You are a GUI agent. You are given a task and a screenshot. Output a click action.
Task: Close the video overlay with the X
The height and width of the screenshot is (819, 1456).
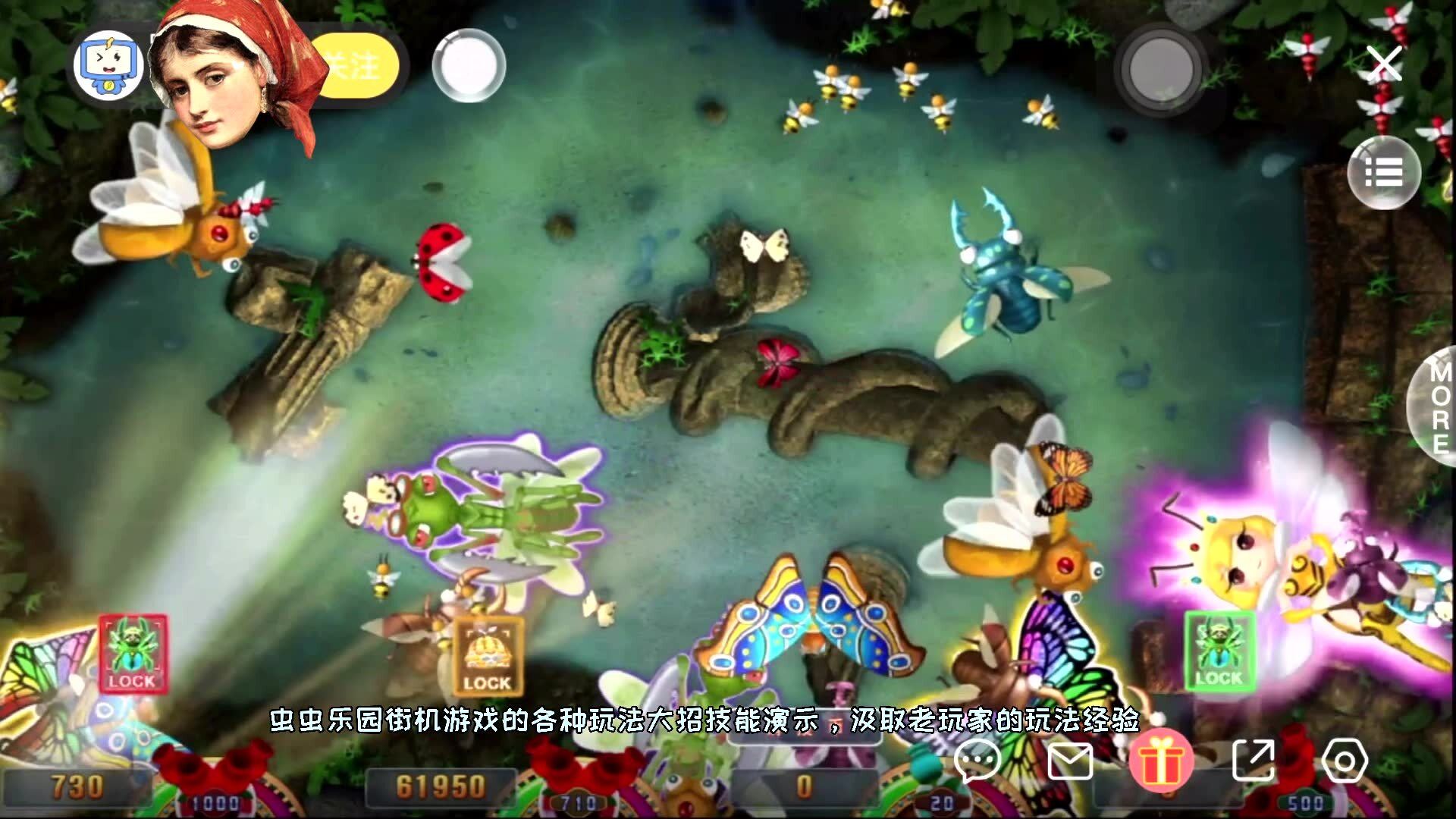point(1385,64)
